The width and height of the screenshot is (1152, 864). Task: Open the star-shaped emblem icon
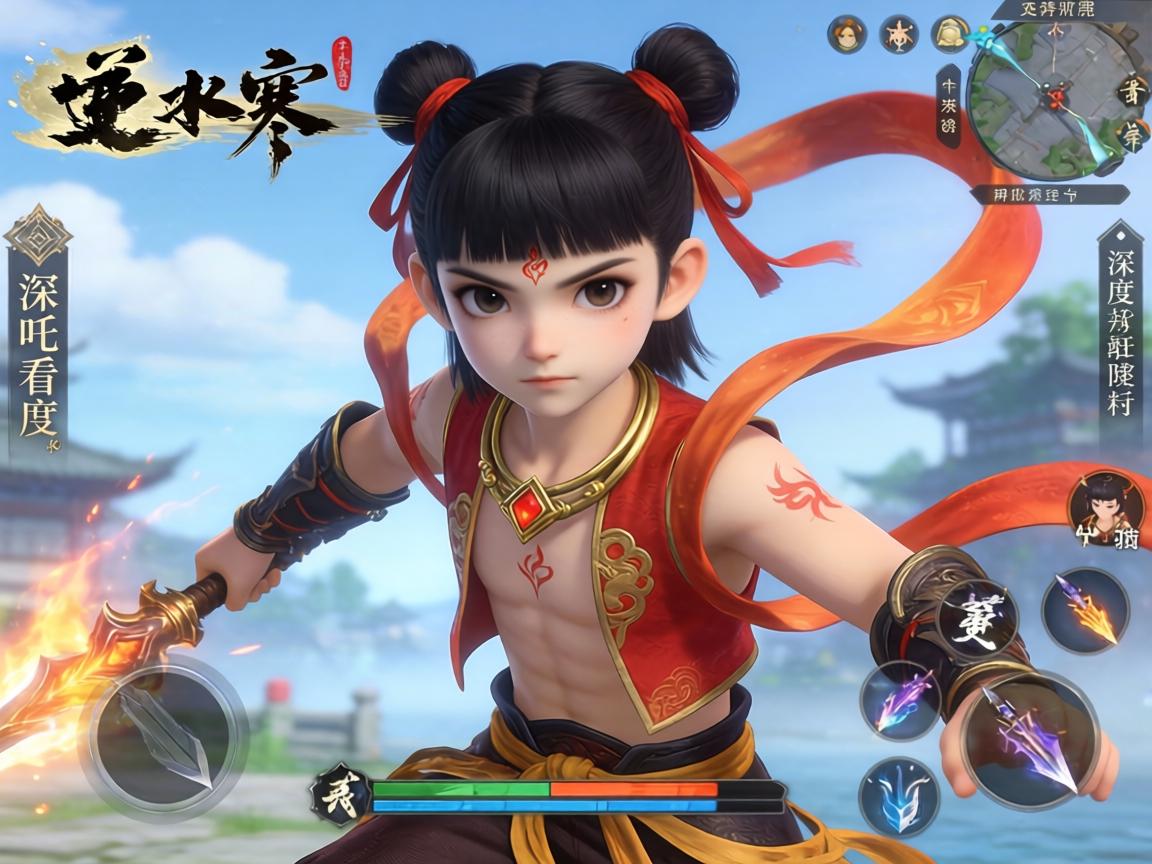(898, 35)
